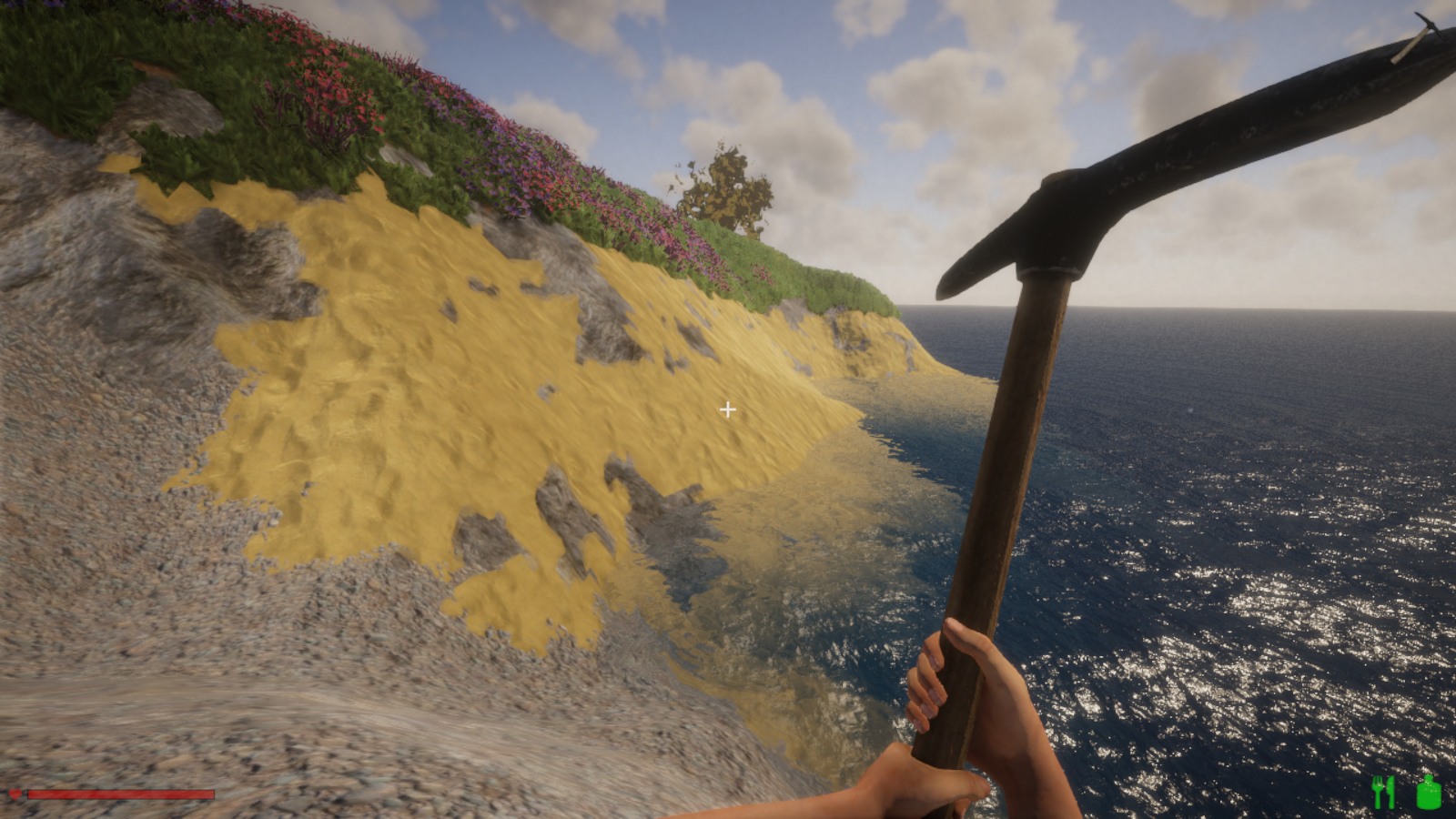The width and height of the screenshot is (1456, 819).
Task: Click the green fork and knife hunger icon
Action: (x=1383, y=792)
